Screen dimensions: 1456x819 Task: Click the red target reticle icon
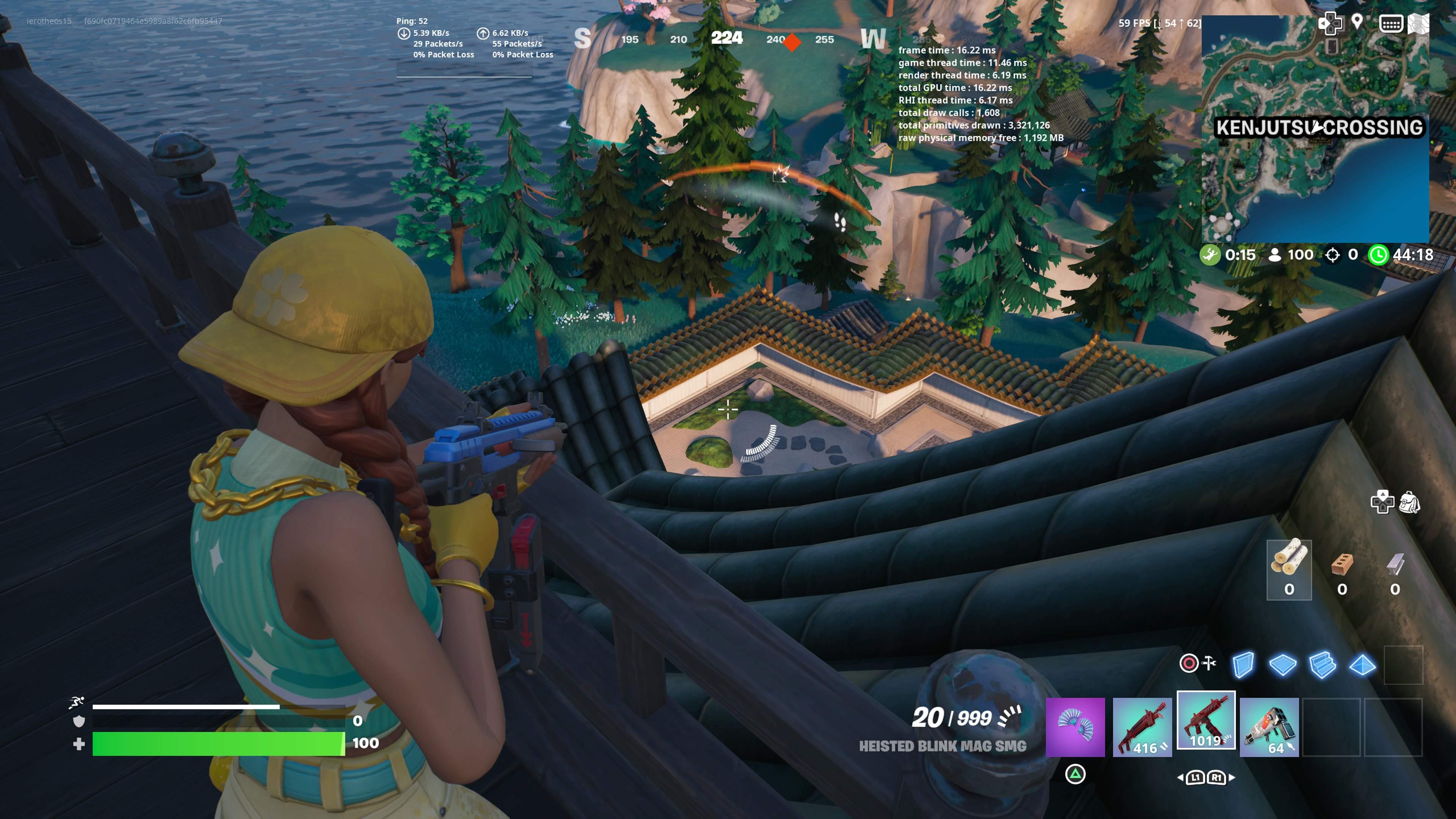[1189, 663]
